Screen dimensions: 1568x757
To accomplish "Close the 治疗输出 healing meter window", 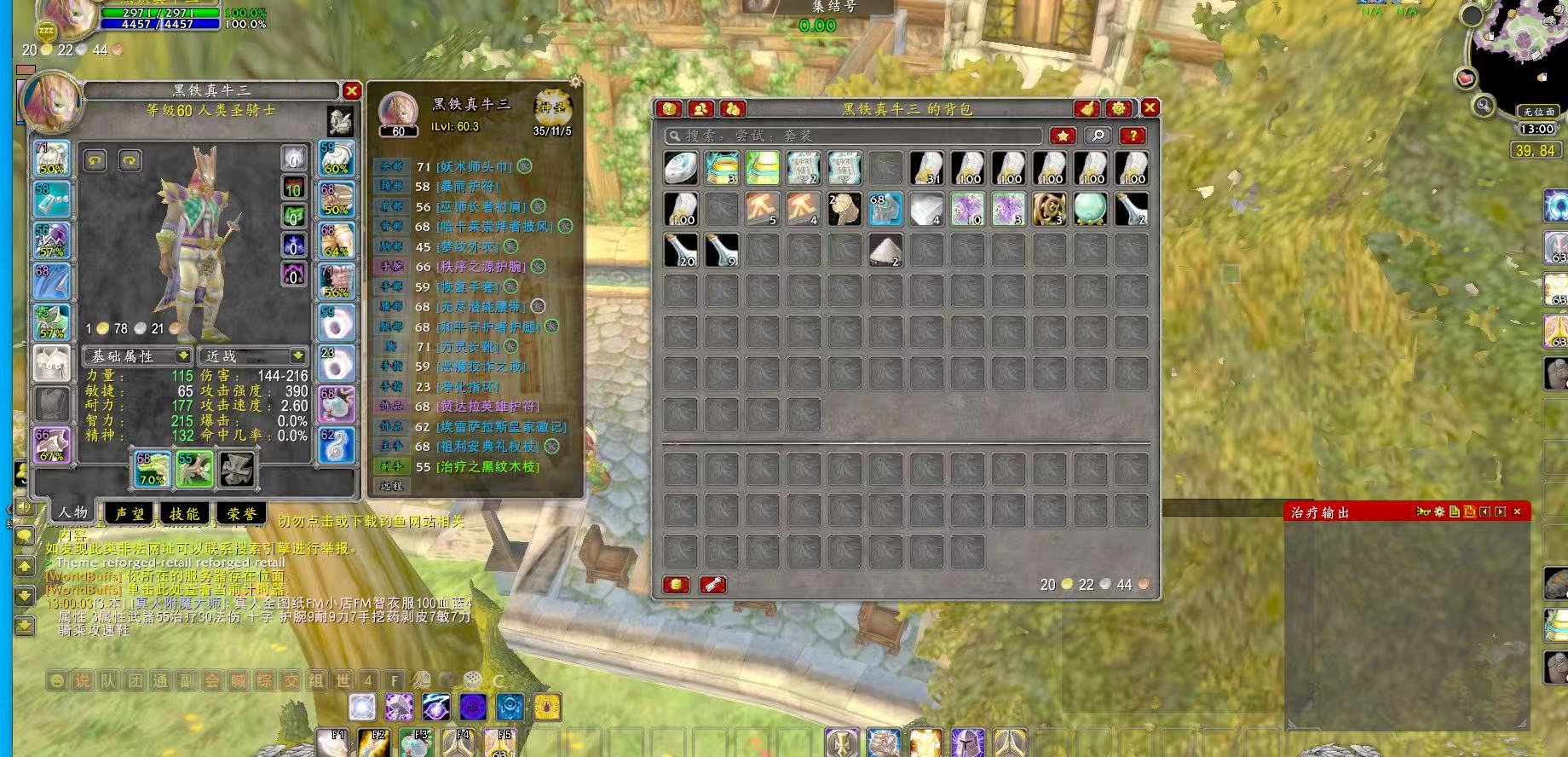I will pos(1517,511).
